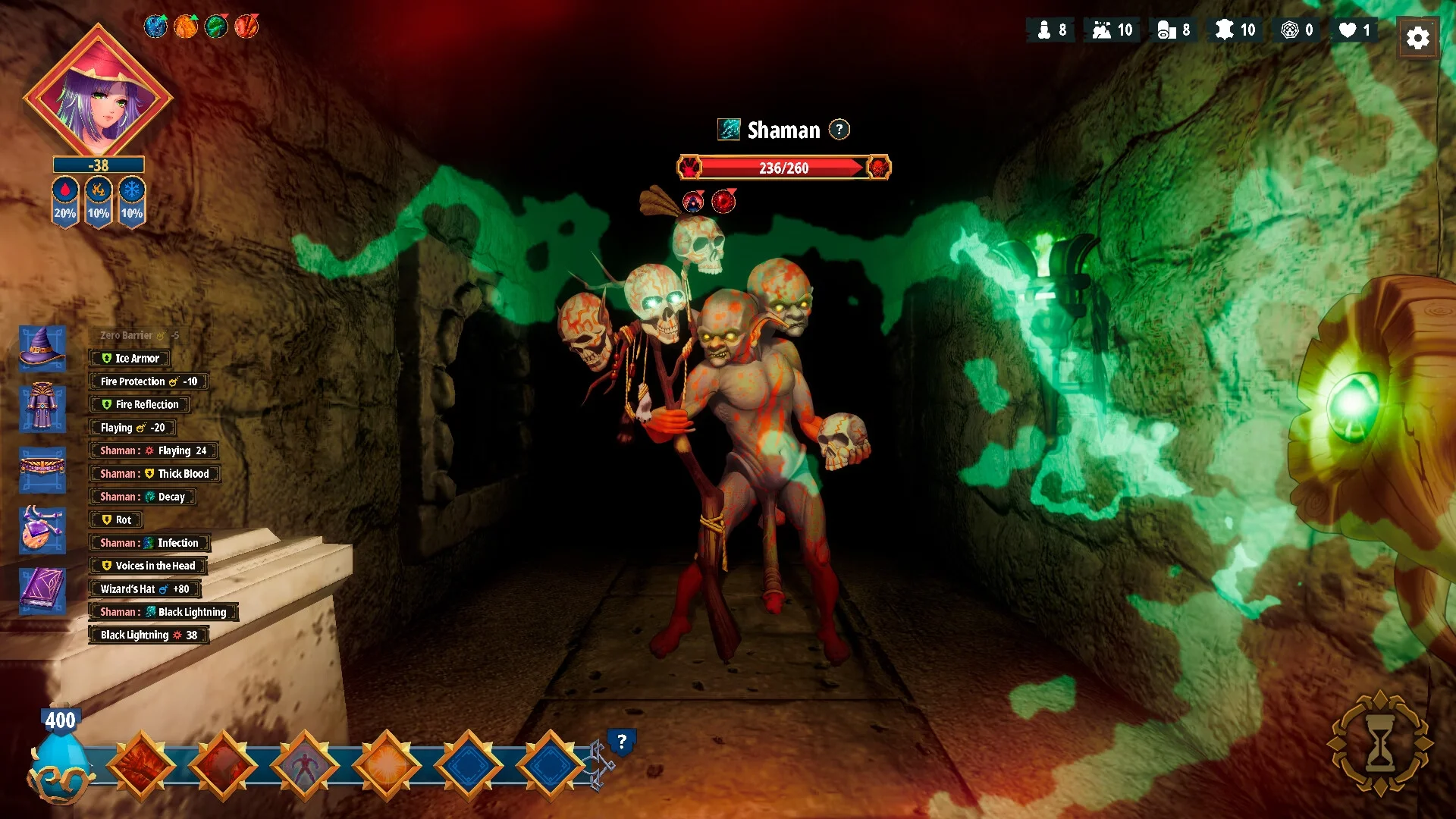Cast the red claw hand spell

pos(223,765)
